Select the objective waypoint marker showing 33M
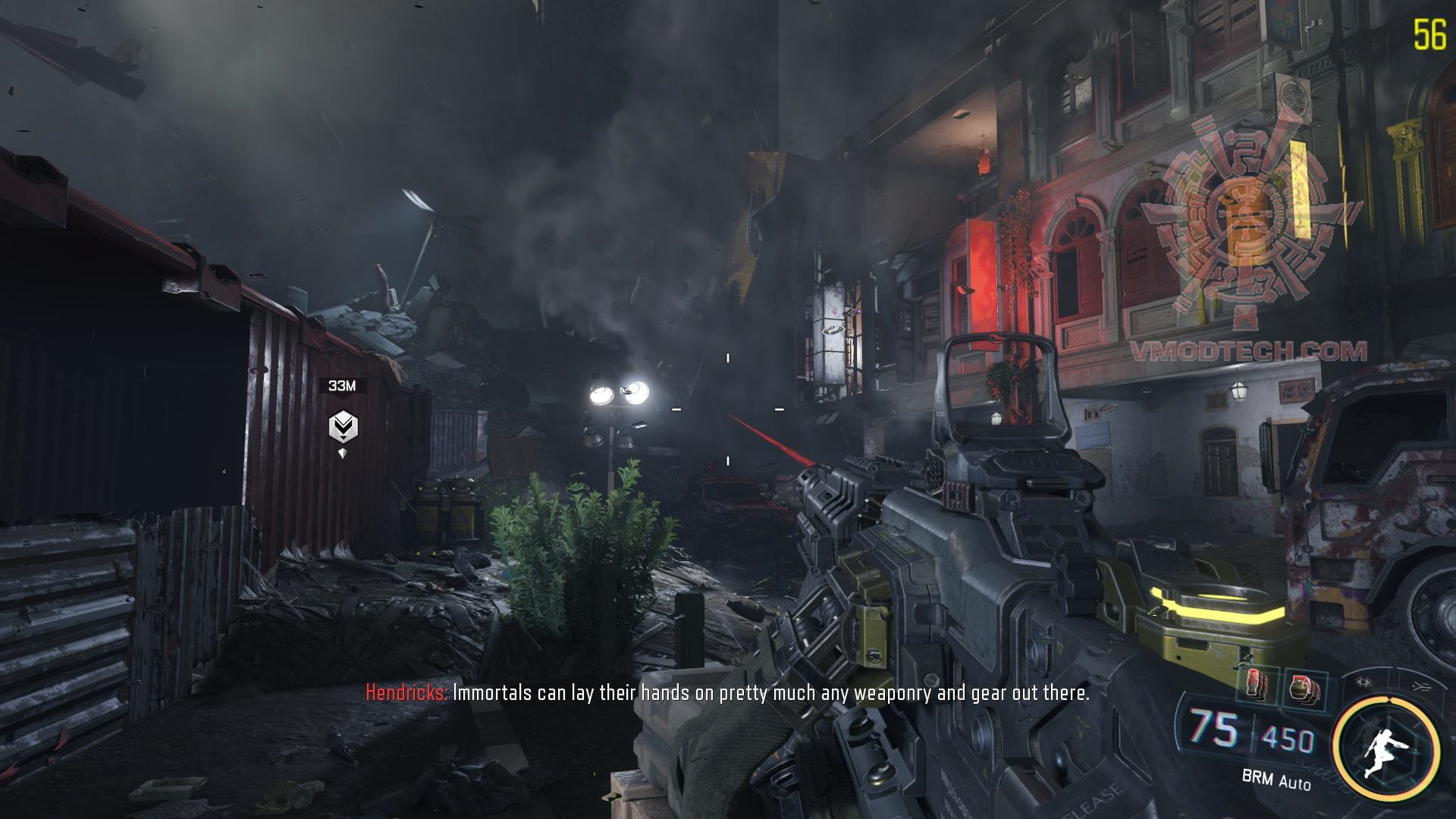Image resolution: width=1456 pixels, height=819 pixels. [x=343, y=428]
